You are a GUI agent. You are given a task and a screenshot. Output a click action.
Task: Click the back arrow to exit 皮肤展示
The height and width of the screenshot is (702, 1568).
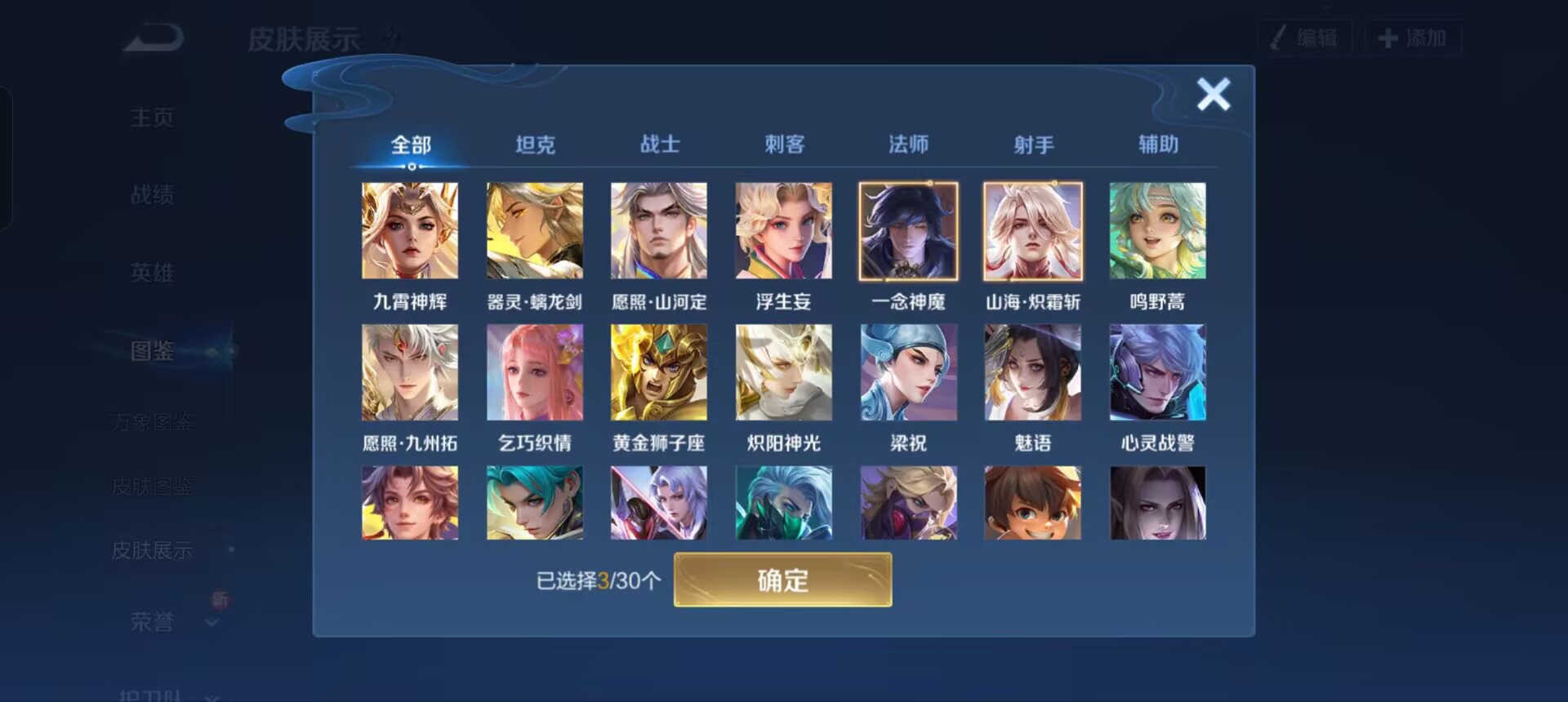click(152, 37)
